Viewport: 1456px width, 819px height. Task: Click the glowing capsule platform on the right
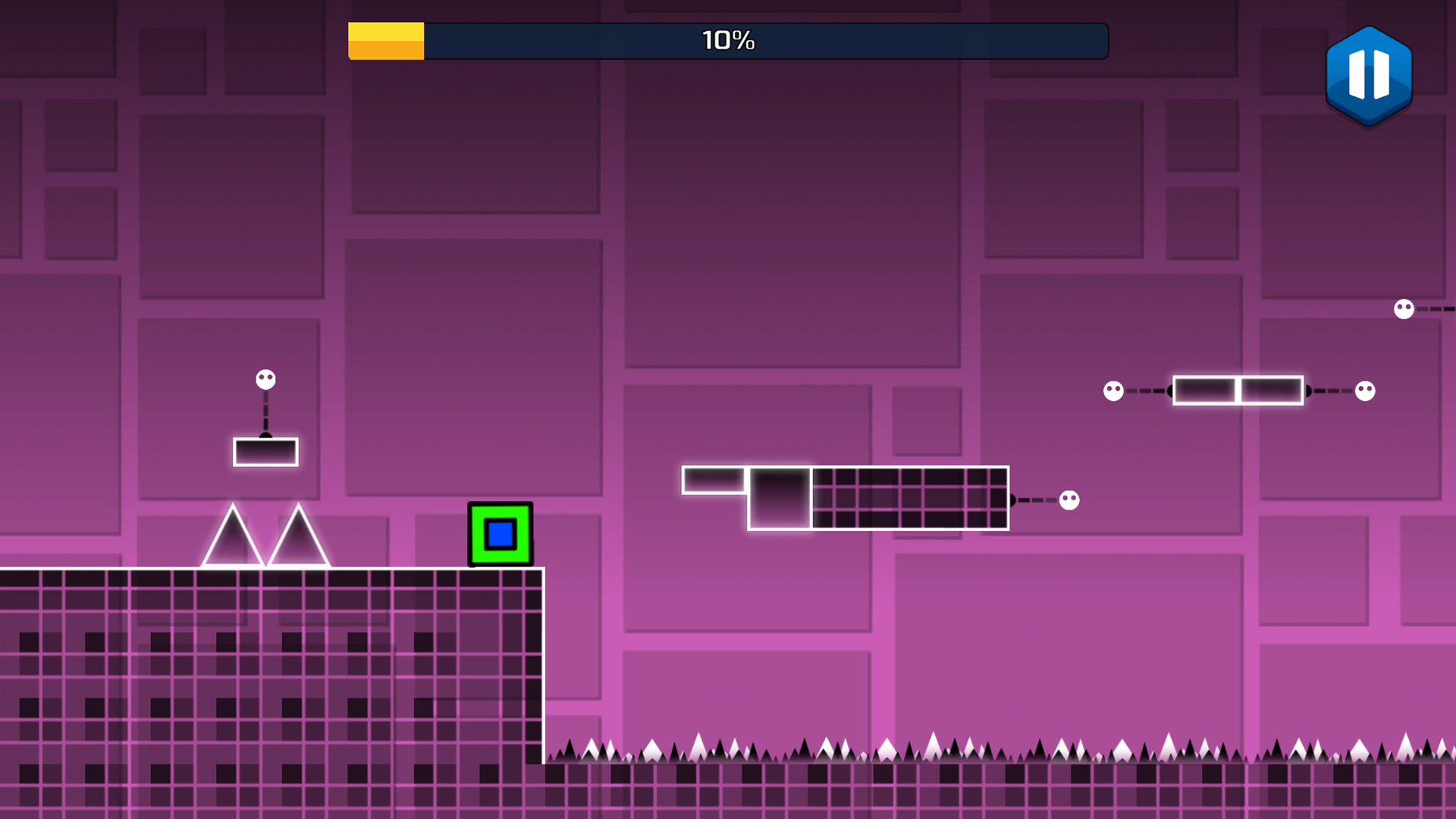1237,389
